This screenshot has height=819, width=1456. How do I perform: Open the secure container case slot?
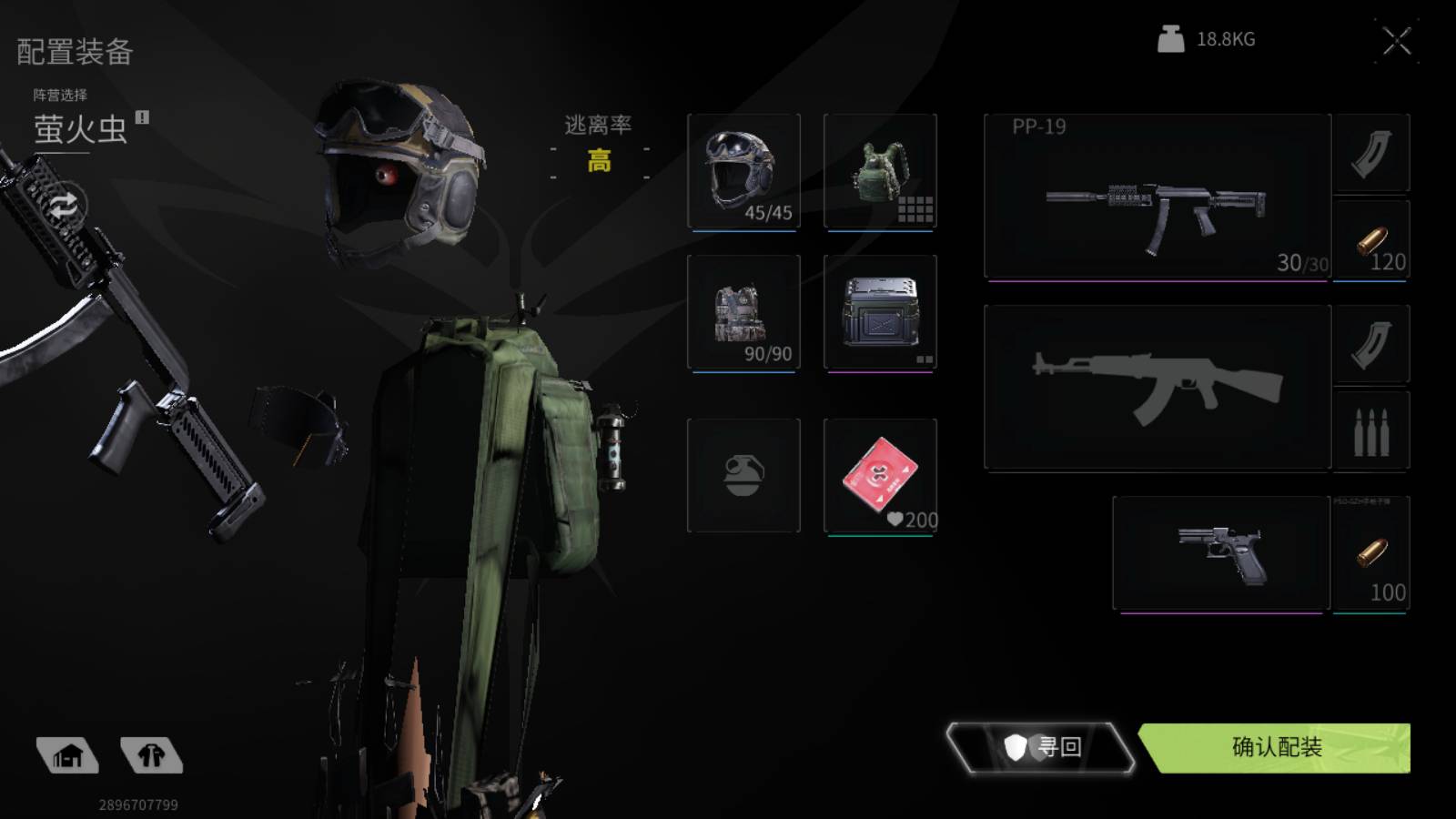click(x=880, y=312)
